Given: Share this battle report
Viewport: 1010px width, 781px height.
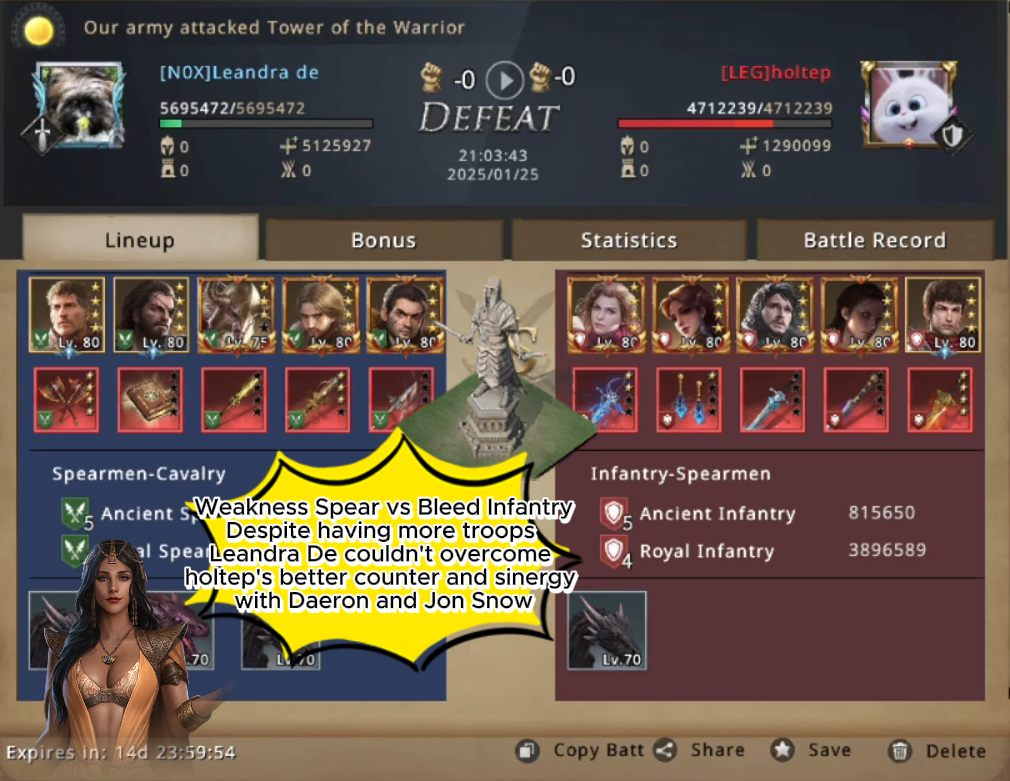Looking at the screenshot, I should click(703, 750).
